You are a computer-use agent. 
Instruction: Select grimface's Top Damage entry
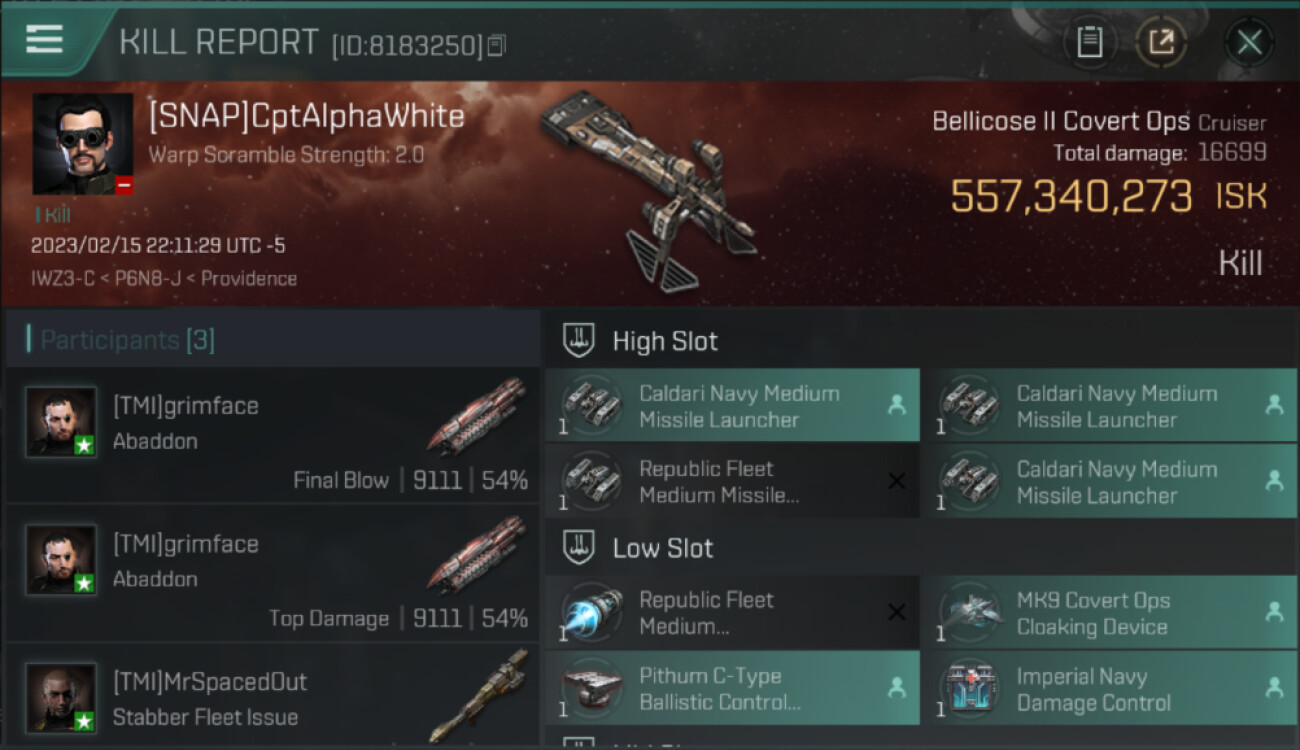click(272, 573)
